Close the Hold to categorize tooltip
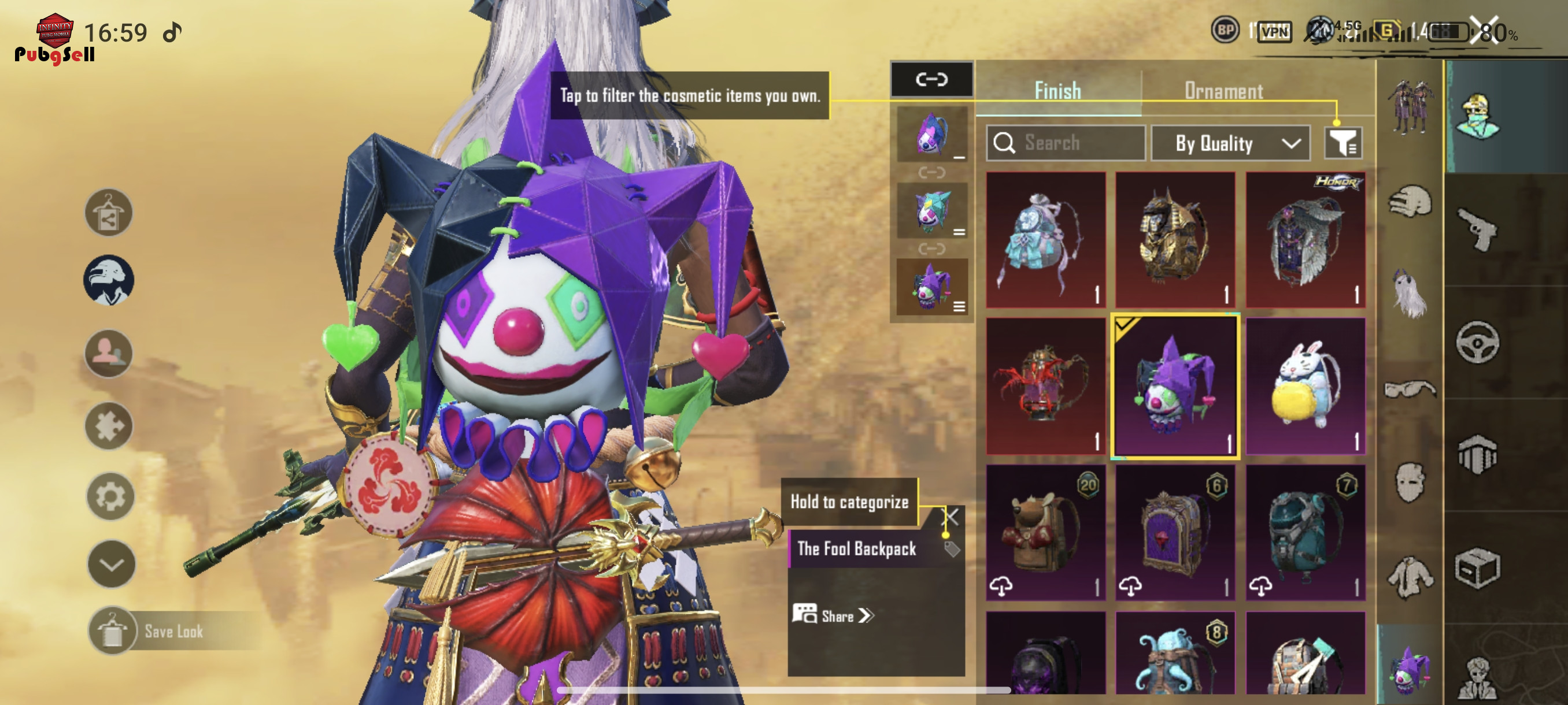Viewport: 1568px width, 705px height. click(951, 517)
